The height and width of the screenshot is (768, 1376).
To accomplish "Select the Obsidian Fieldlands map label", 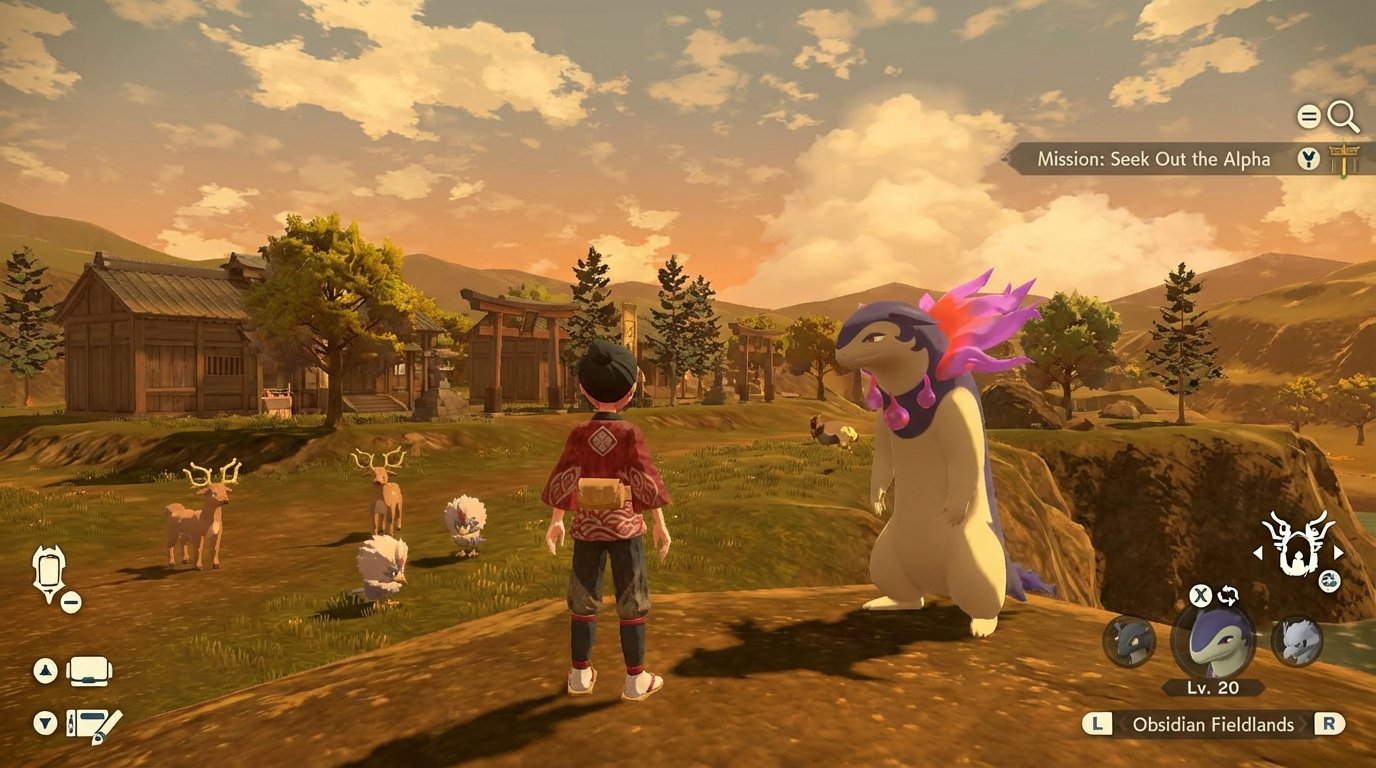I will pyautogui.click(x=1215, y=723).
